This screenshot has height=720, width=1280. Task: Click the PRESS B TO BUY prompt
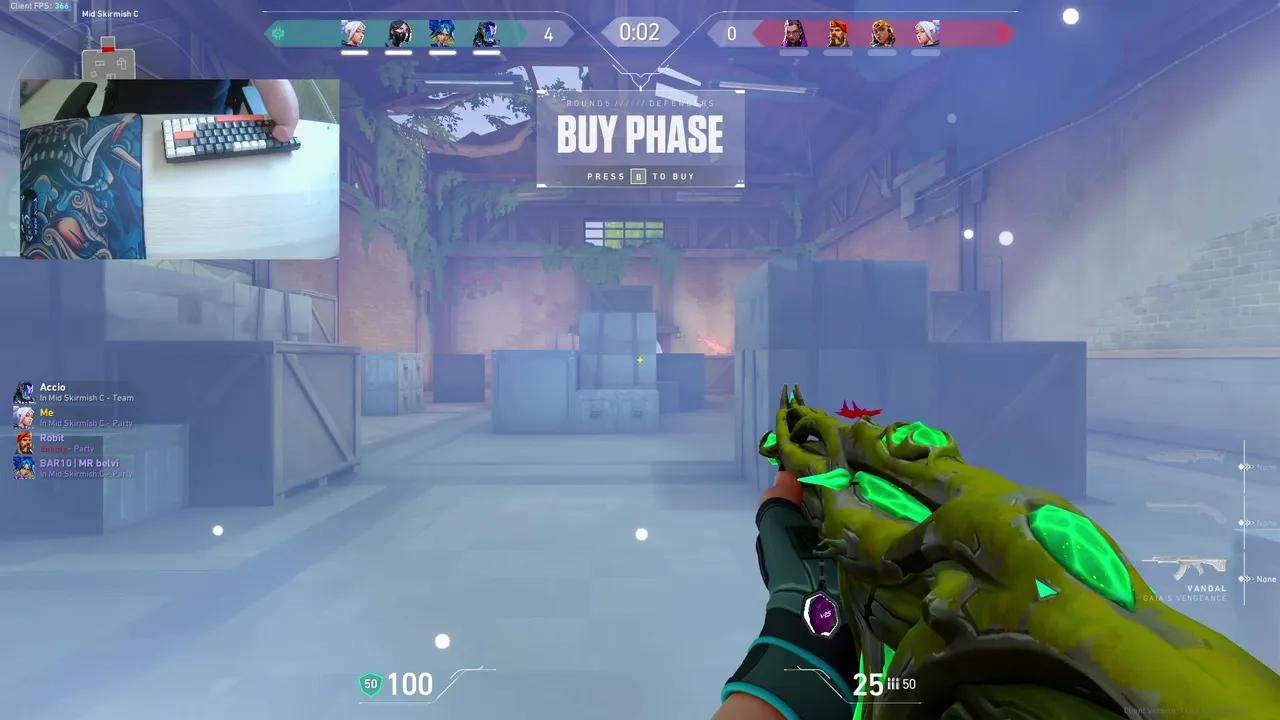[640, 176]
